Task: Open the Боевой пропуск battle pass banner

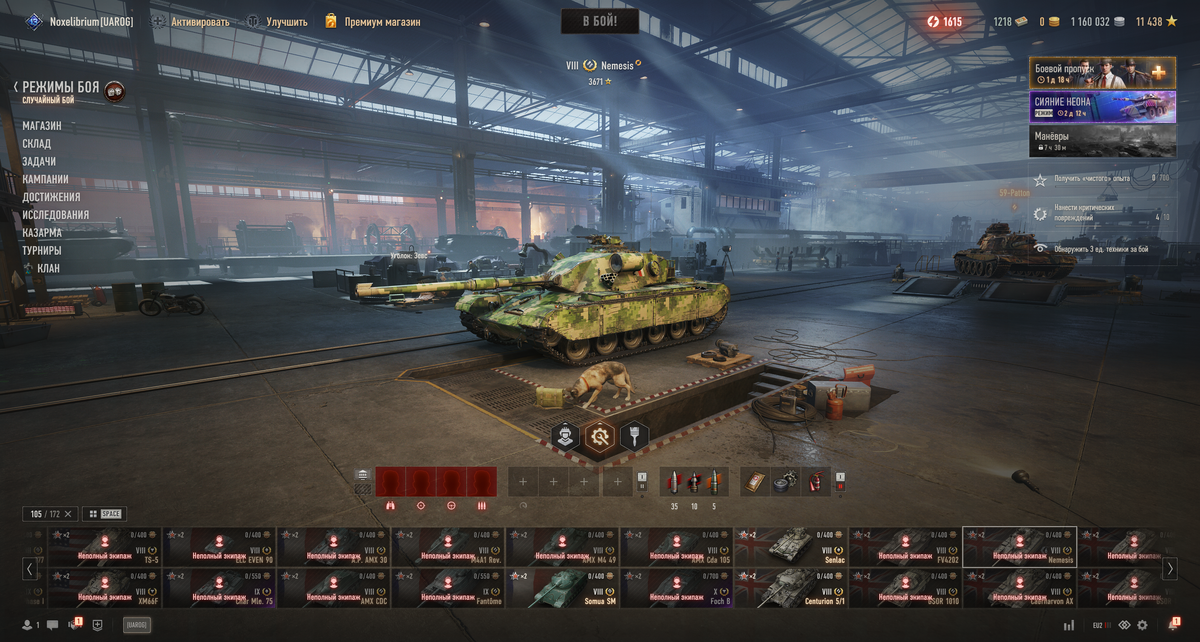Action: pyautogui.click(x=1102, y=73)
